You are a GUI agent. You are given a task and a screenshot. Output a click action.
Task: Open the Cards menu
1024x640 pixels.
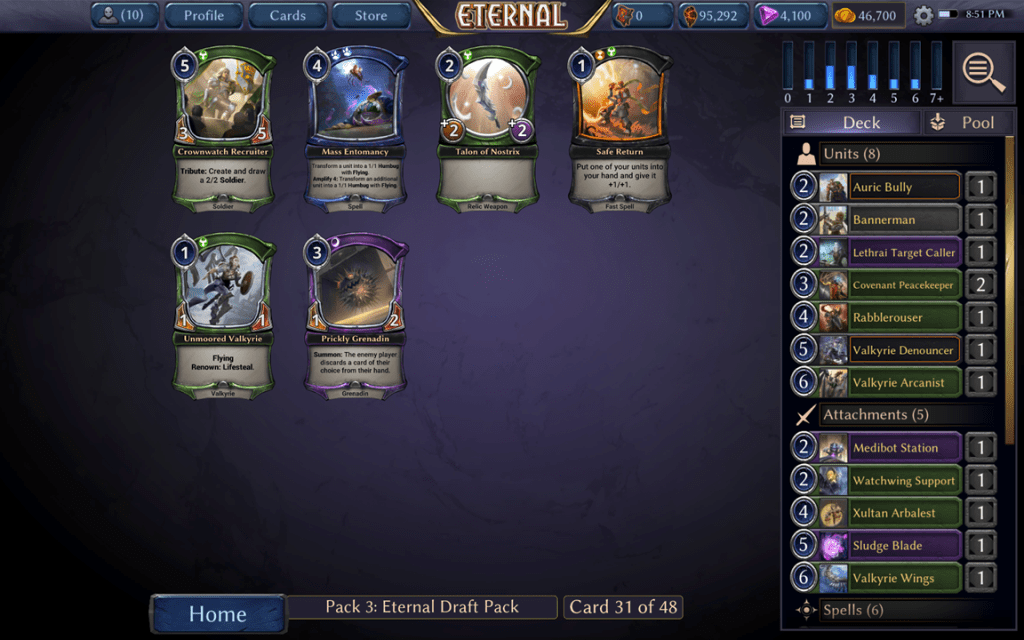pyautogui.click(x=287, y=15)
